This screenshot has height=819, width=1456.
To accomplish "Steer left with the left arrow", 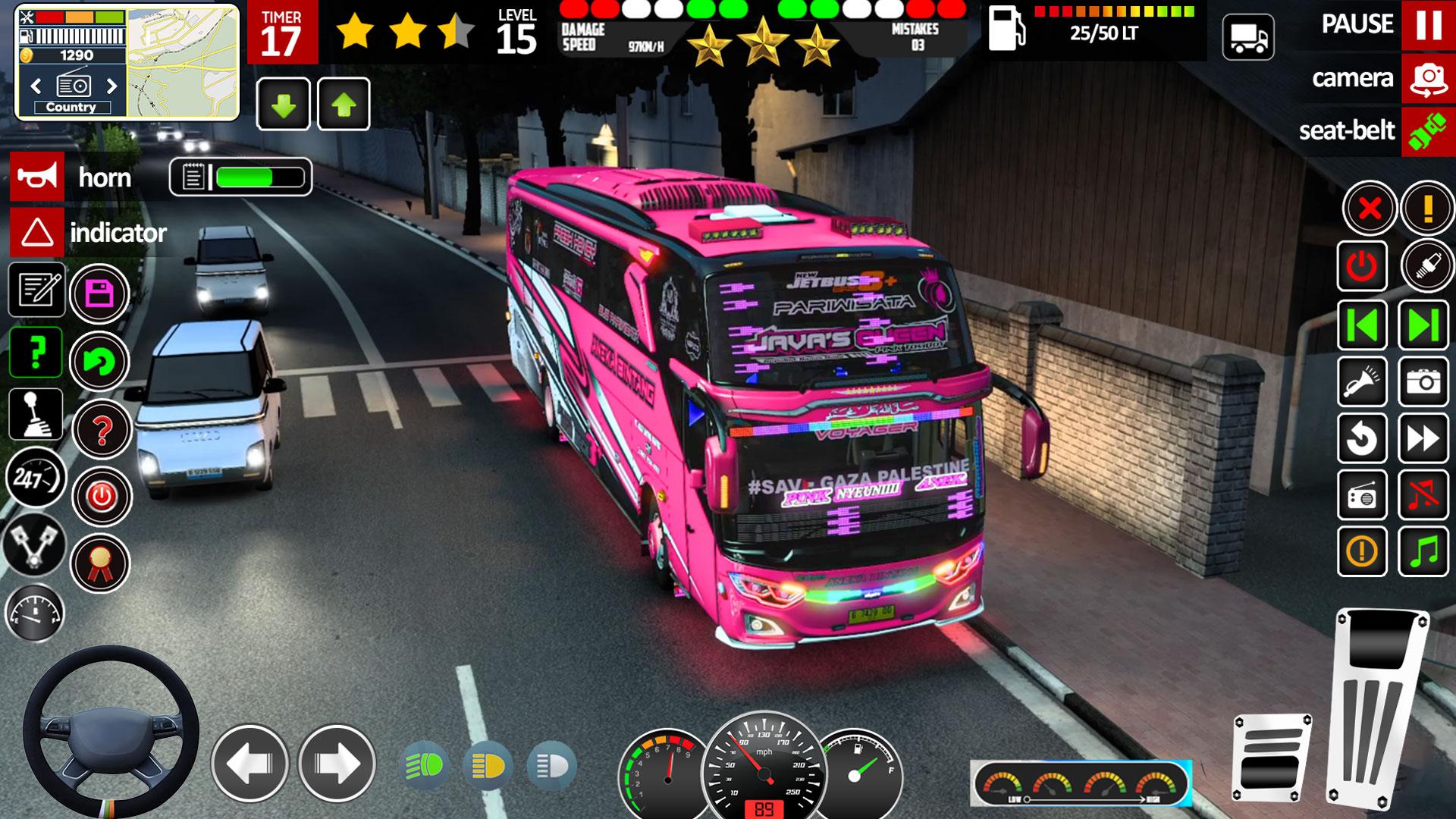I will 249,763.
